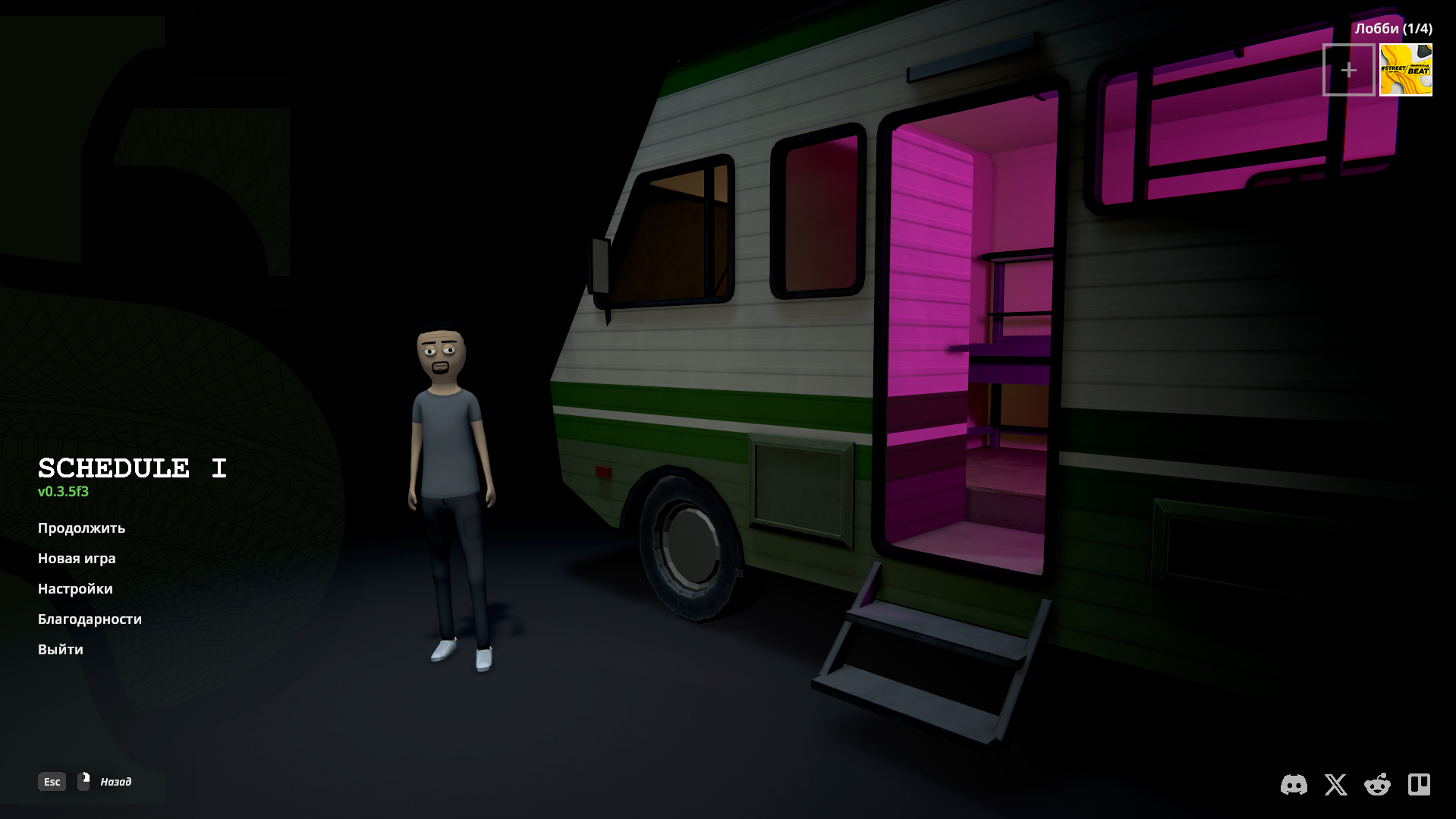The height and width of the screenshot is (819, 1456).
Task: Click Выйти to quit the game
Action: click(x=61, y=650)
